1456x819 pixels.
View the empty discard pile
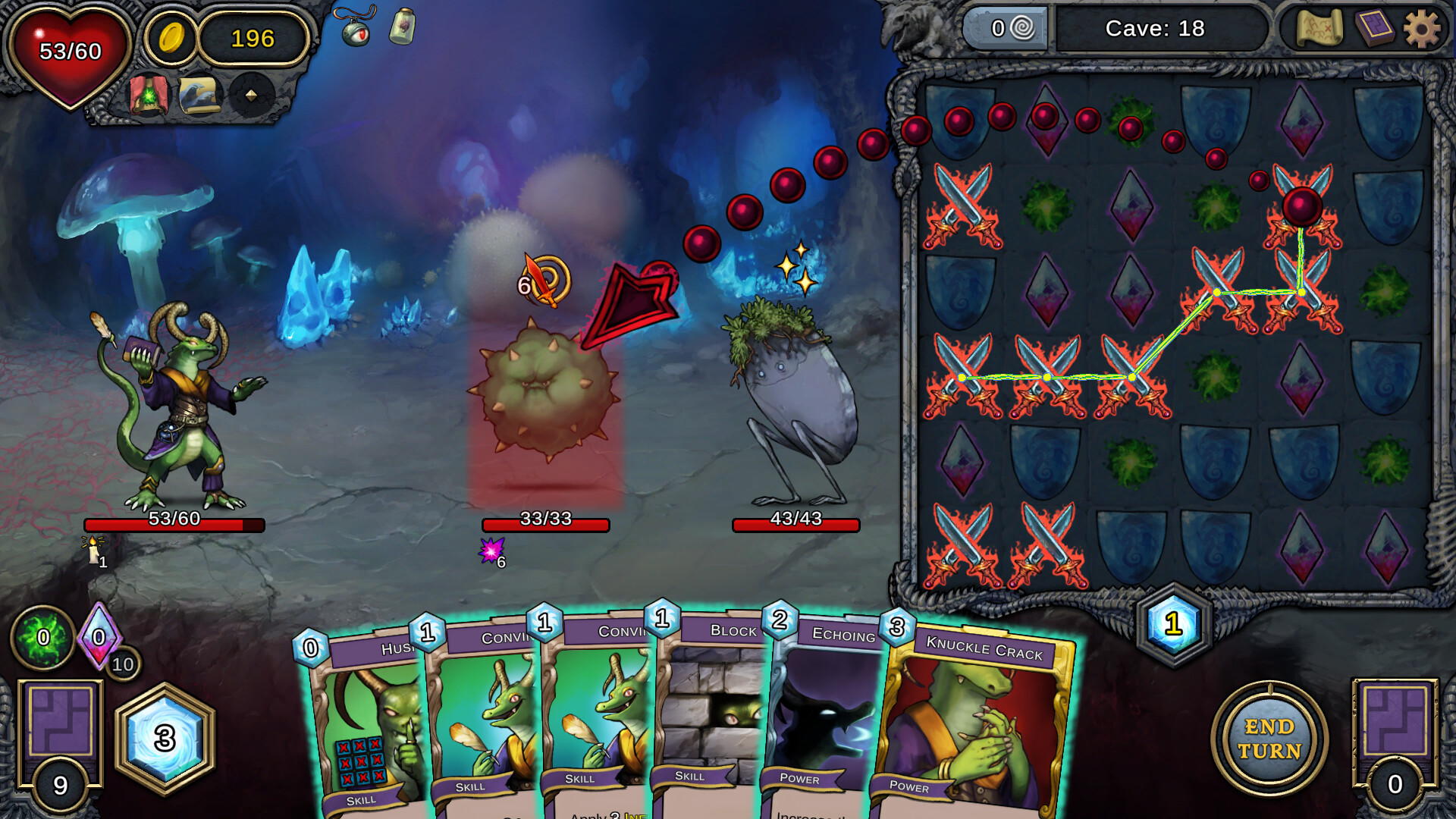pyautogui.click(x=1395, y=739)
